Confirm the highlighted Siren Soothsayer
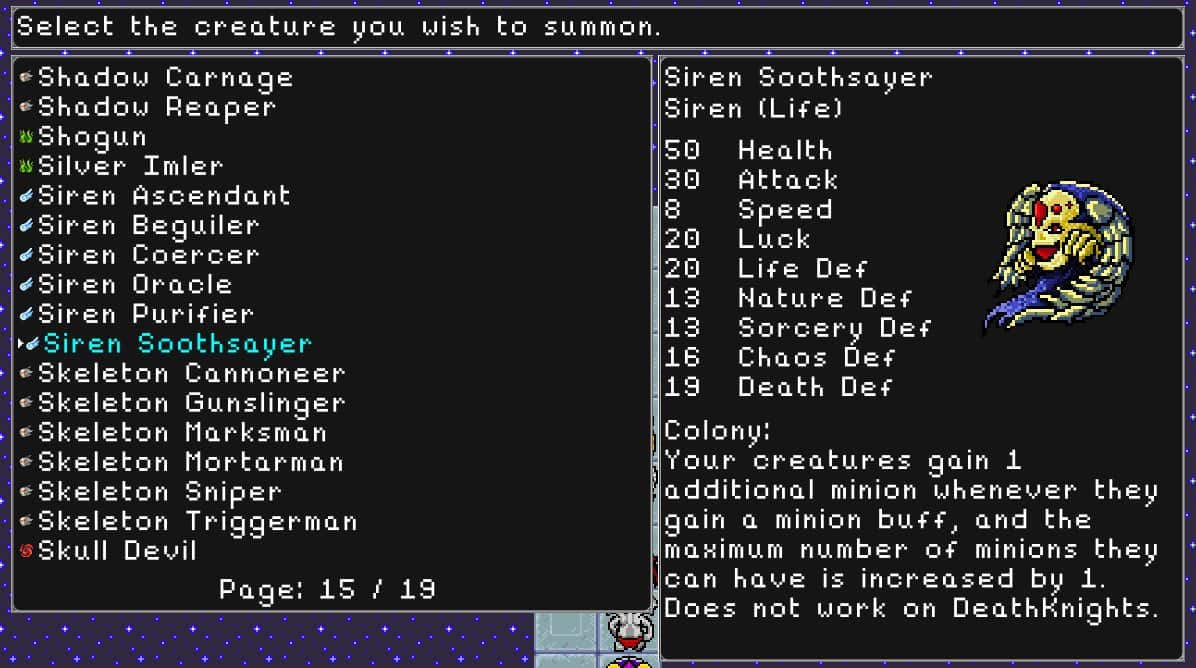The image size is (1196, 668). [x=177, y=344]
